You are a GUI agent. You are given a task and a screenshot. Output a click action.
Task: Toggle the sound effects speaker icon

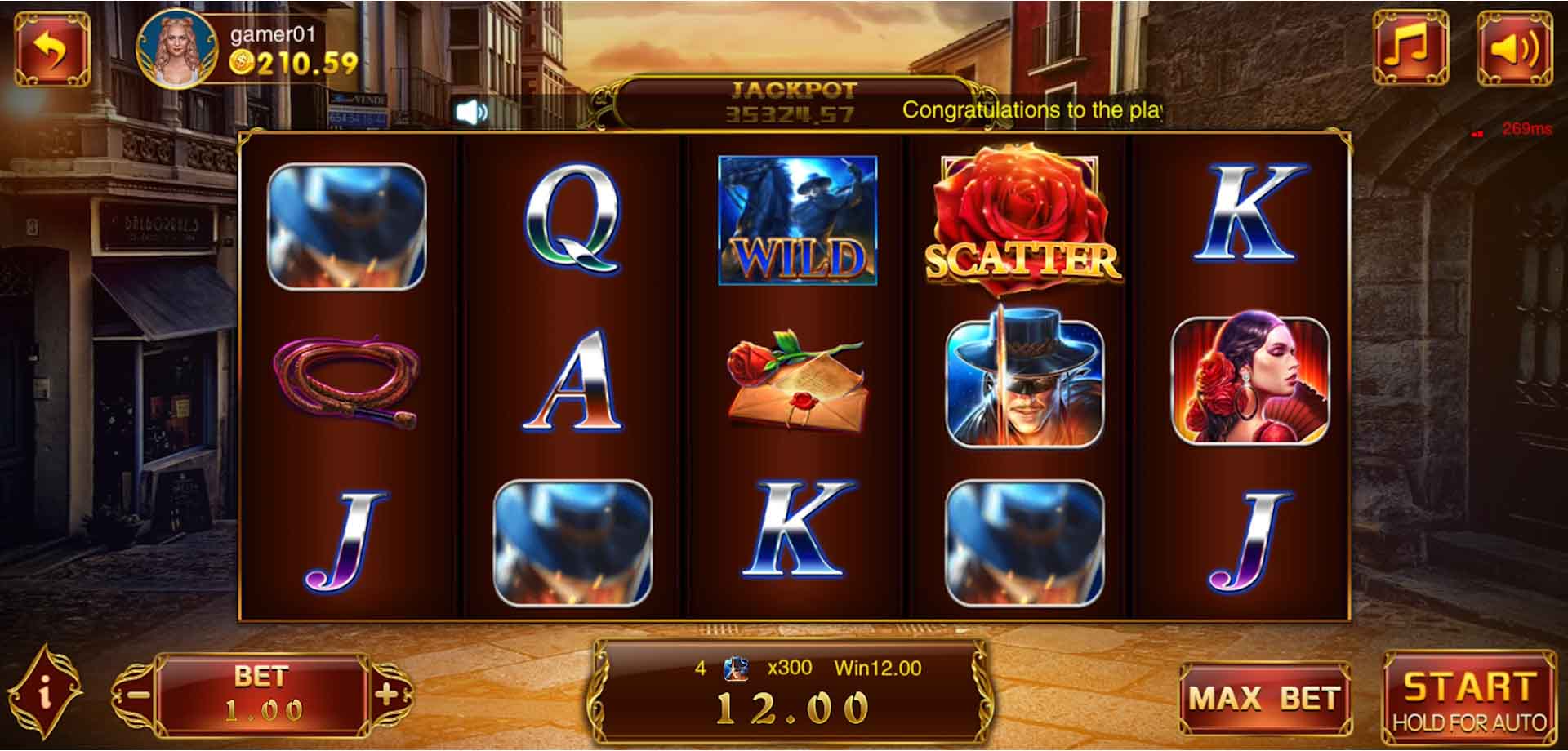coord(1517,47)
